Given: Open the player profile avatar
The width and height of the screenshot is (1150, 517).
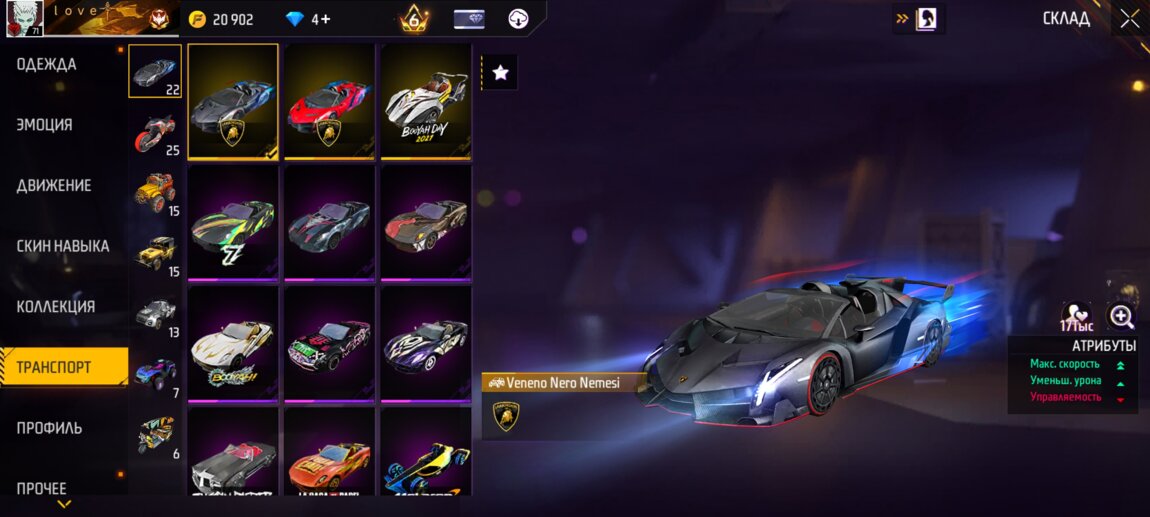Looking at the screenshot, I should coord(24,19).
